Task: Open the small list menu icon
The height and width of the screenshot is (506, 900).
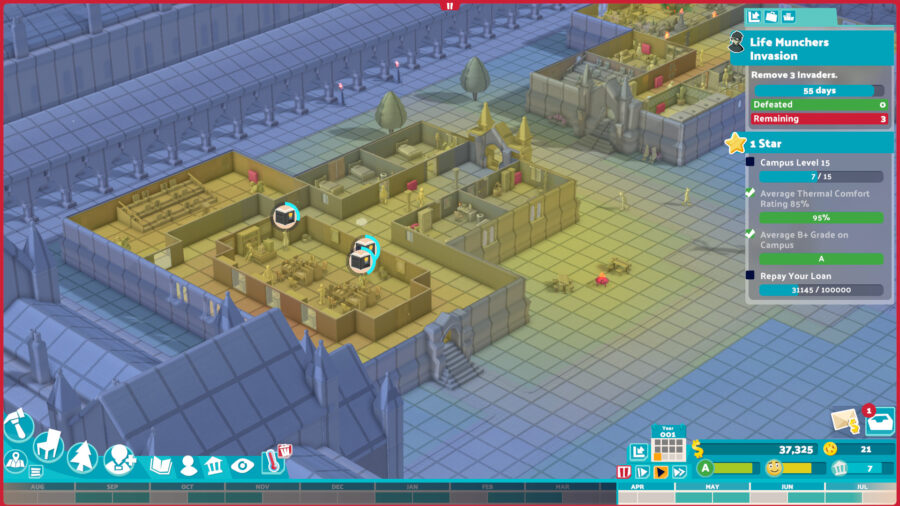Action: click(x=36, y=471)
